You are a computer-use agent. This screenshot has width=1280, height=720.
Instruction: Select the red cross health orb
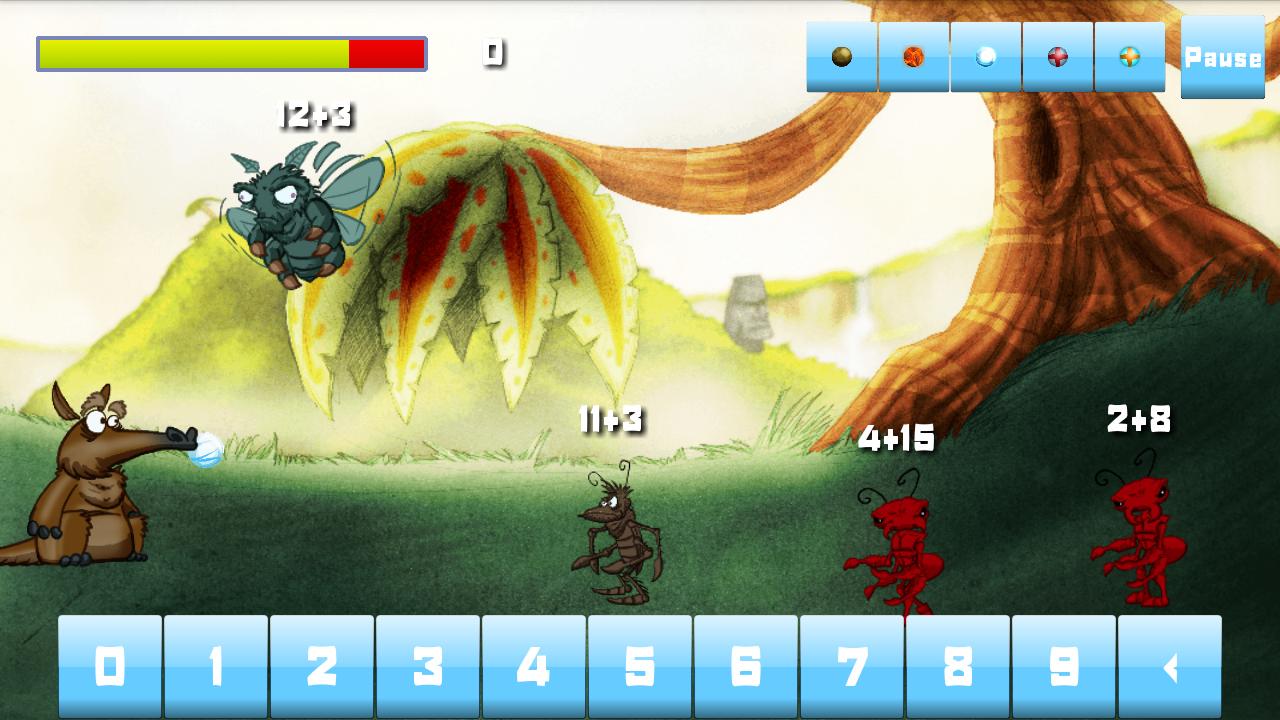click(1057, 57)
